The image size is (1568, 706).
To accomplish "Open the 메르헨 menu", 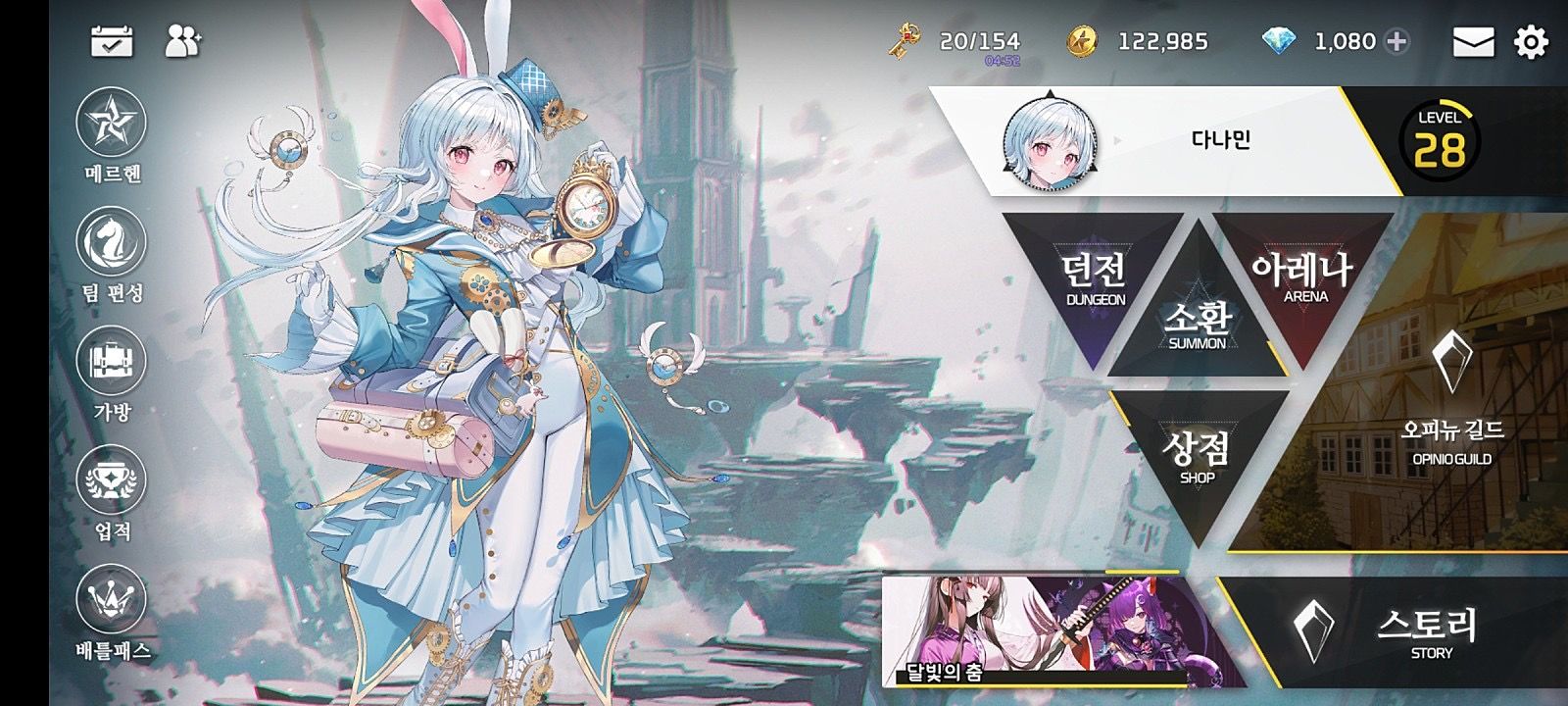I will pos(111,124).
